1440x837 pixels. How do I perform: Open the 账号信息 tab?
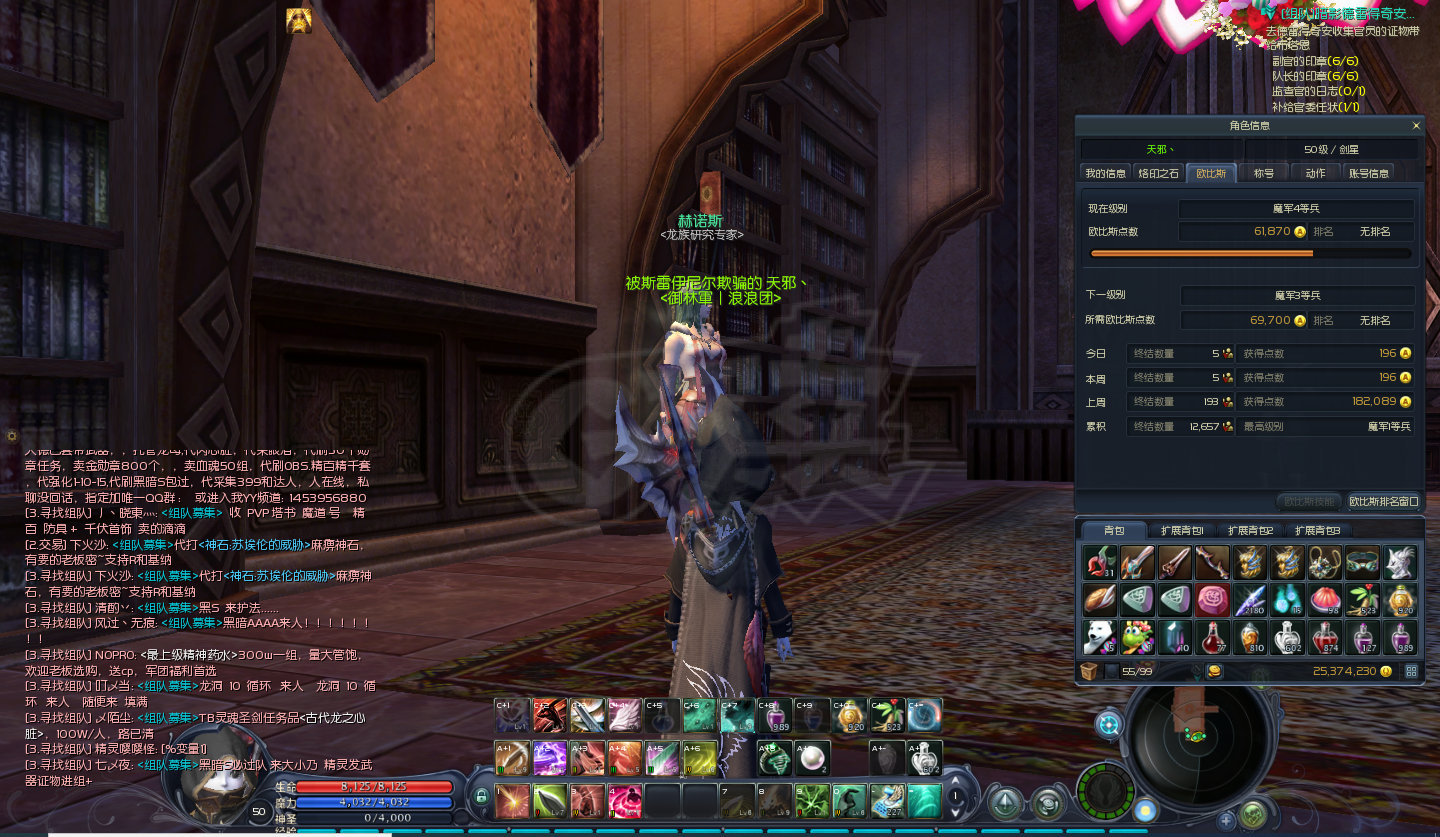pyautogui.click(x=1369, y=173)
